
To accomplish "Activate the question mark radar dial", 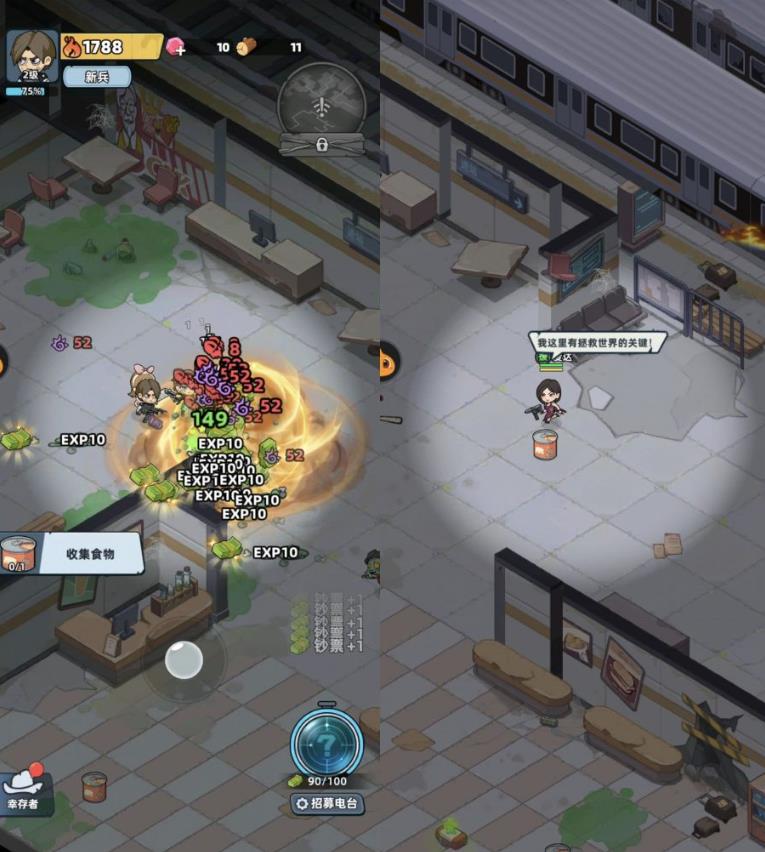I will [327, 742].
